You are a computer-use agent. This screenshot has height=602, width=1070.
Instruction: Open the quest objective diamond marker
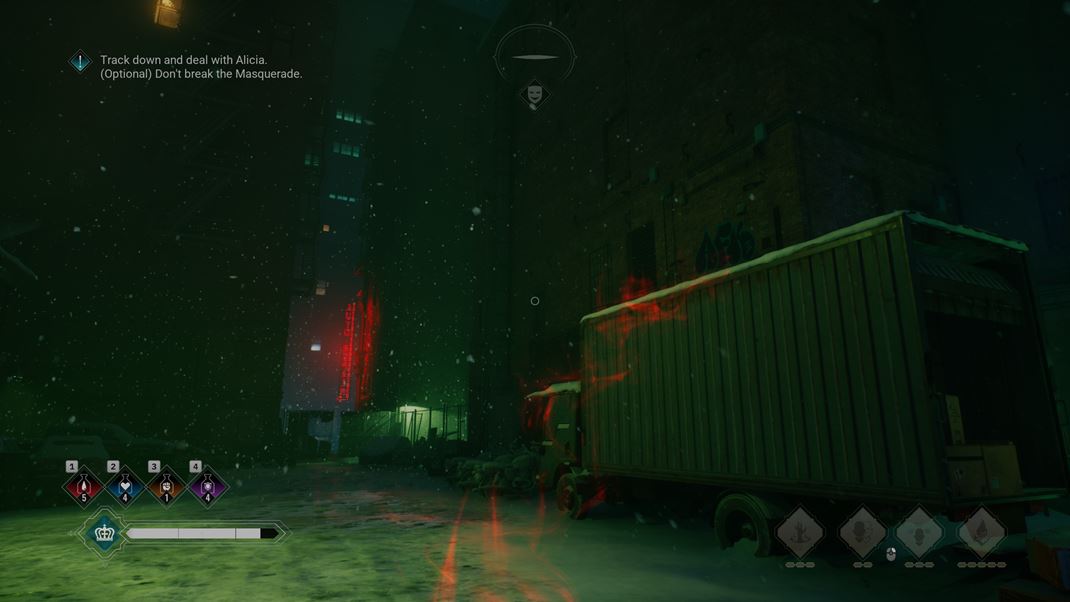(x=80, y=62)
